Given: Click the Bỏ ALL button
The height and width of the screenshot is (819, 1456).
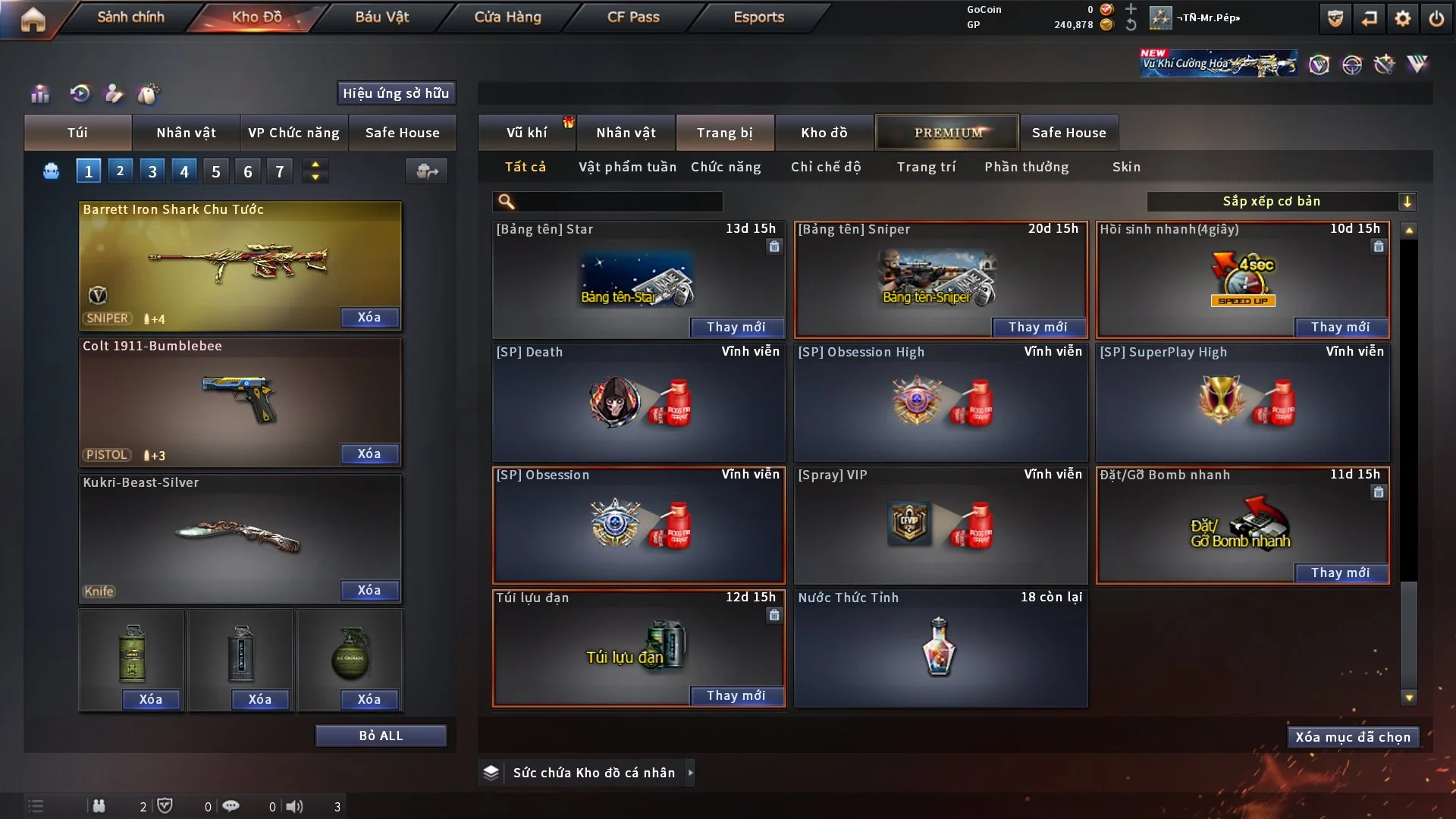Looking at the screenshot, I should (381, 736).
